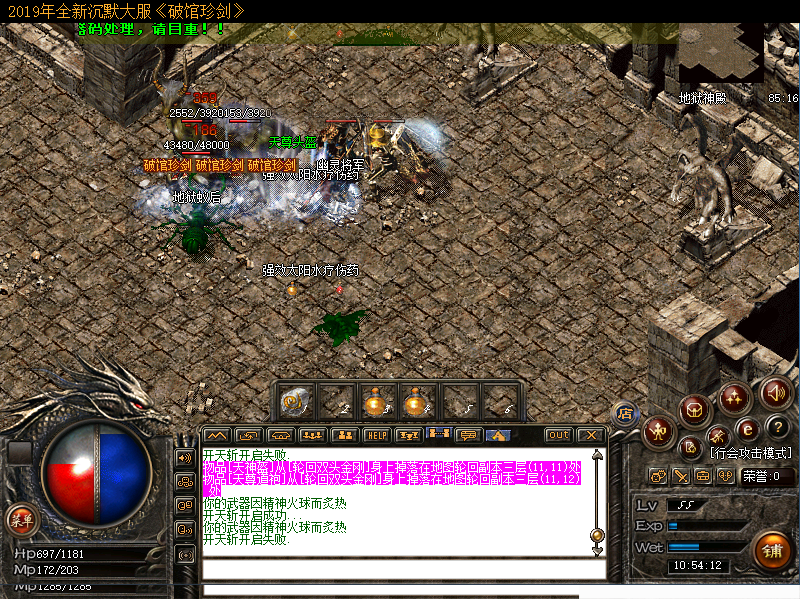800x599 pixels.
Task: Click the 'out' button on the chat toolbar
Action: 559,435
